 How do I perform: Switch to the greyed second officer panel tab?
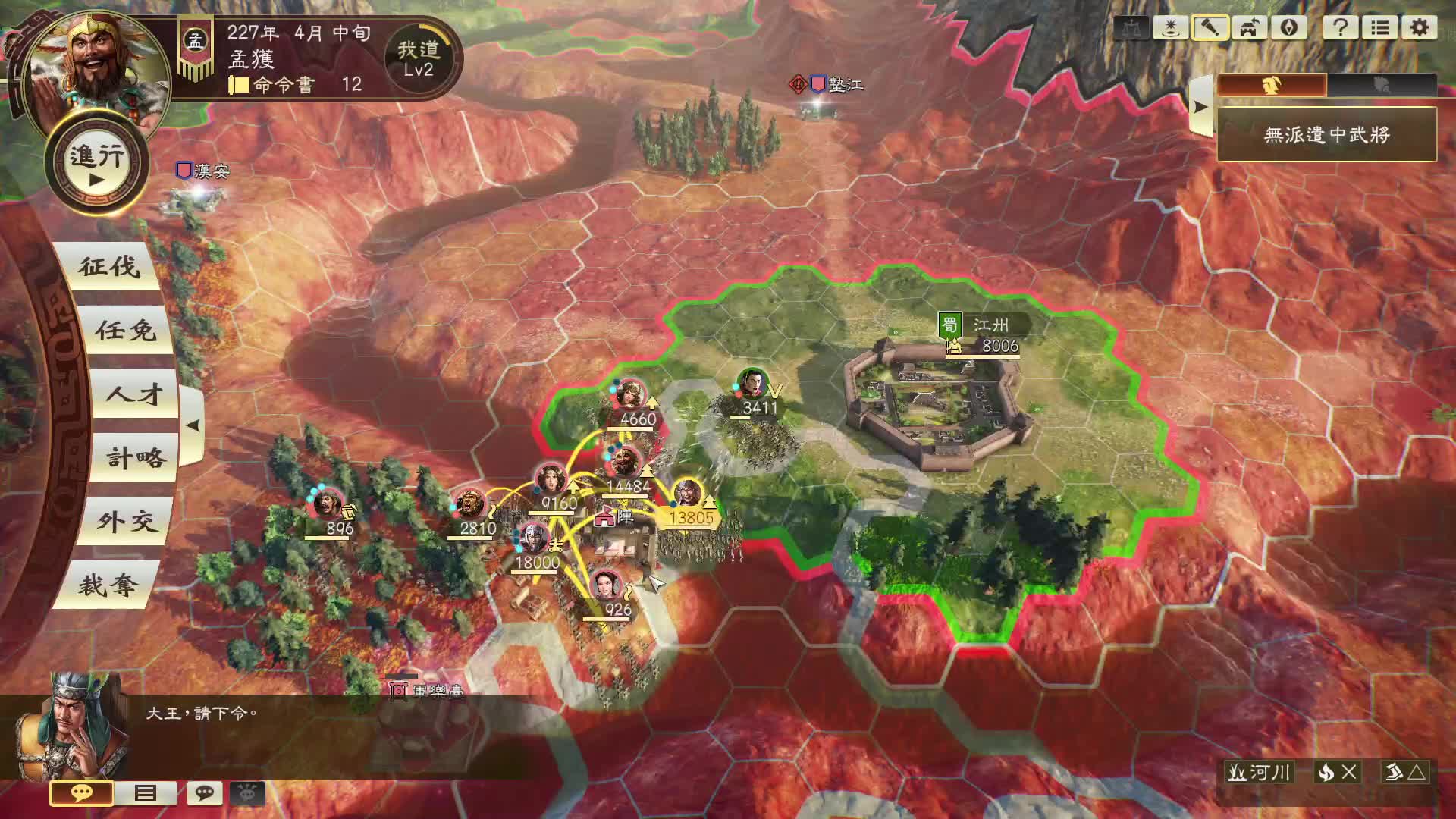tap(1382, 86)
